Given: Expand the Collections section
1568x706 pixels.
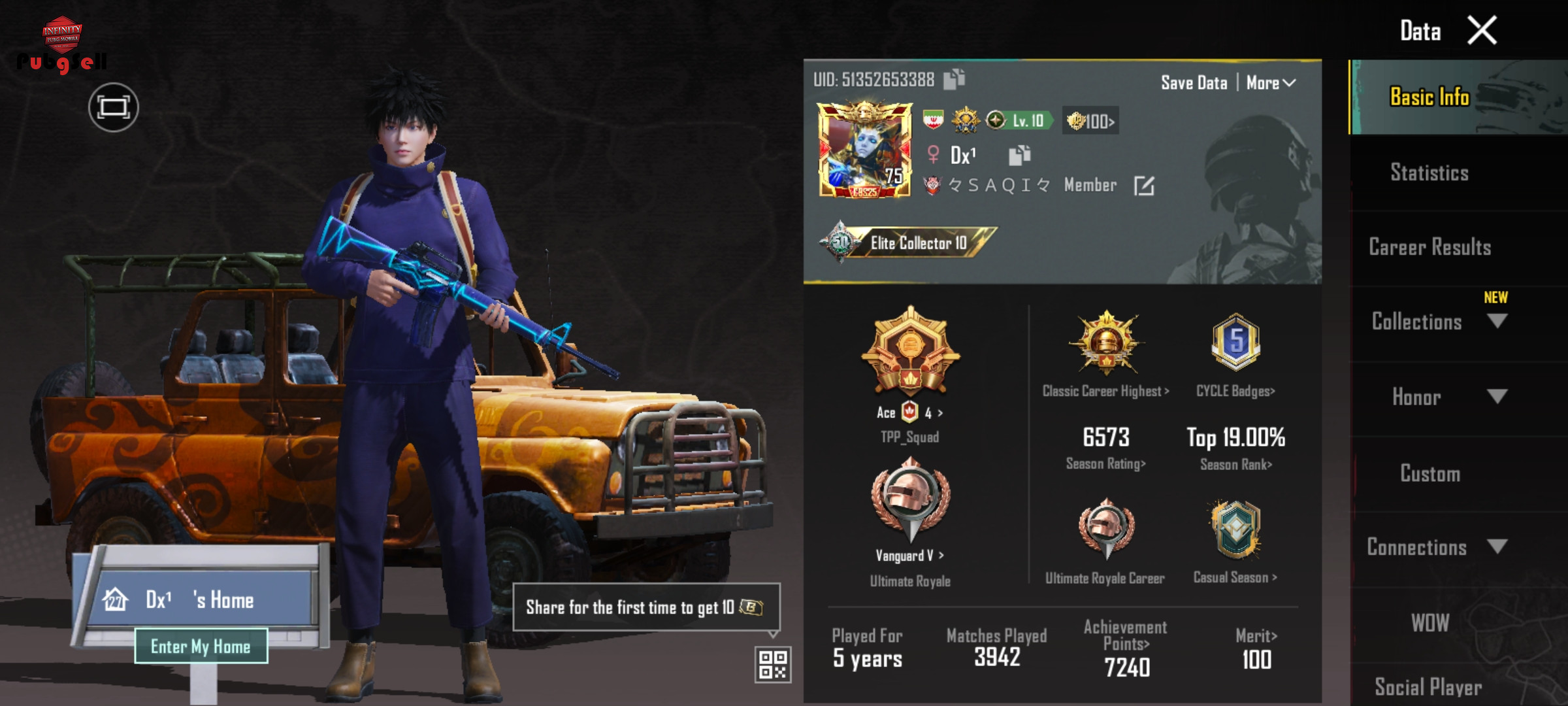Looking at the screenshot, I should coord(1495,321).
